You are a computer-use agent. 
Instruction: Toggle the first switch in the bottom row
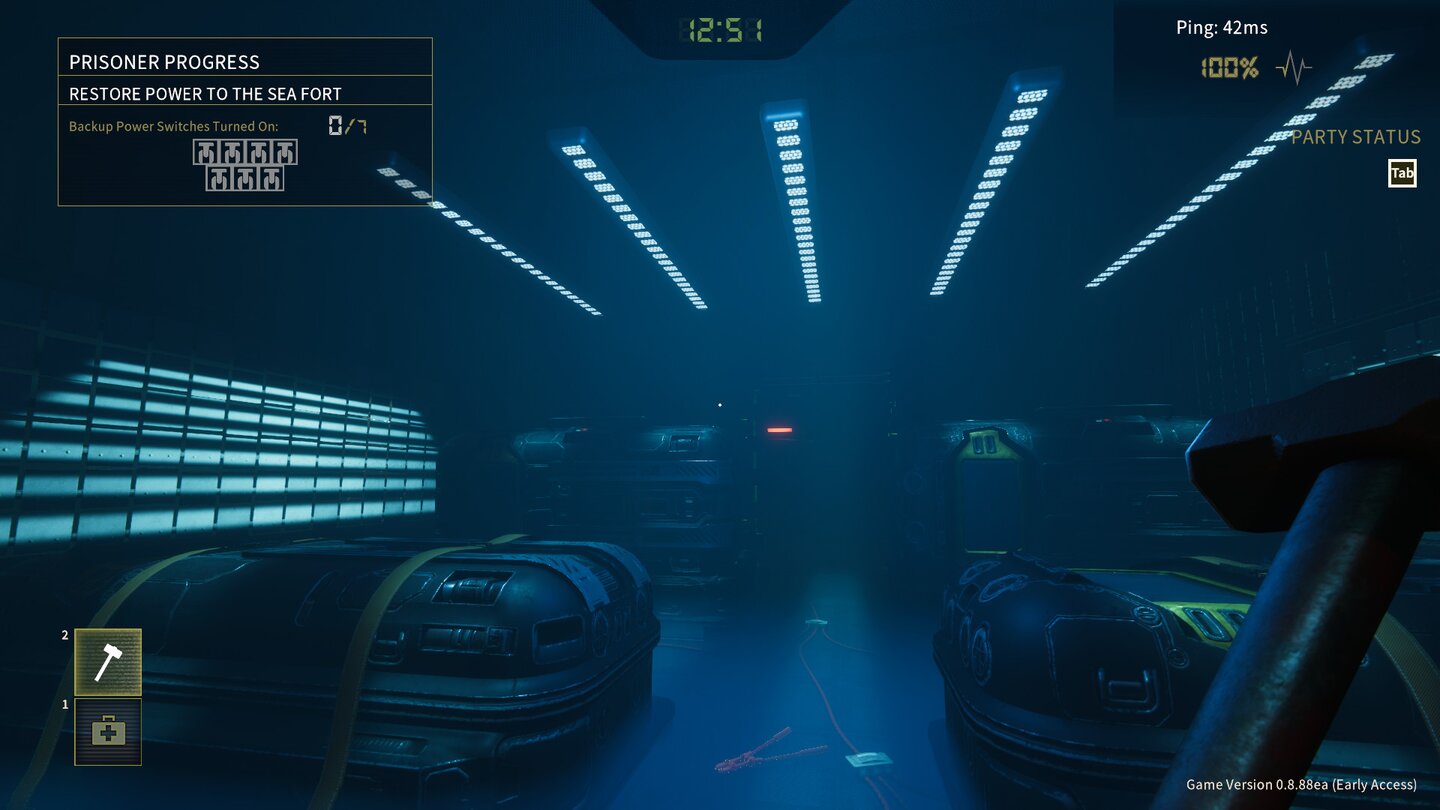221,179
